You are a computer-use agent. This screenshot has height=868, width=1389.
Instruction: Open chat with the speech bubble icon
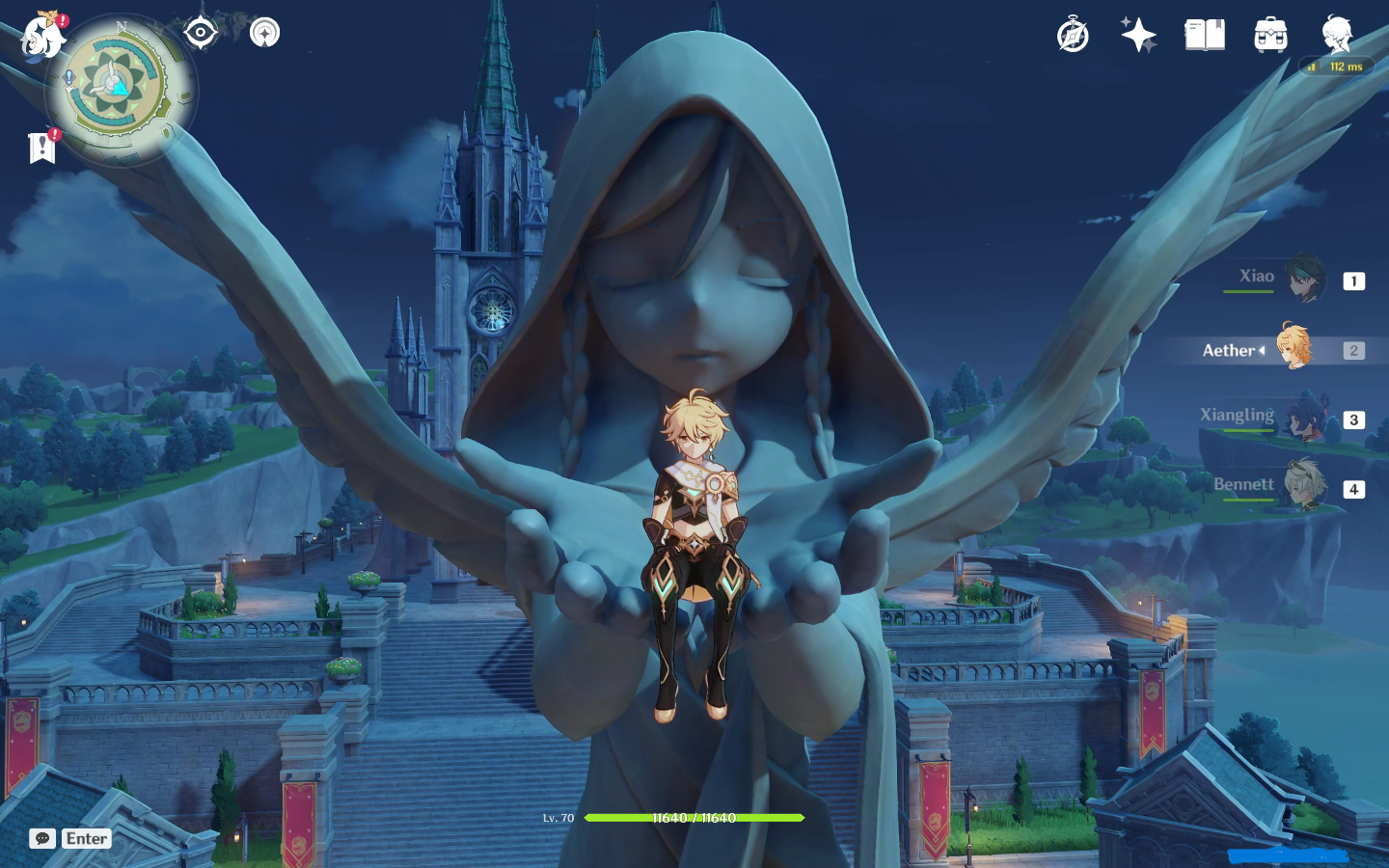41,838
